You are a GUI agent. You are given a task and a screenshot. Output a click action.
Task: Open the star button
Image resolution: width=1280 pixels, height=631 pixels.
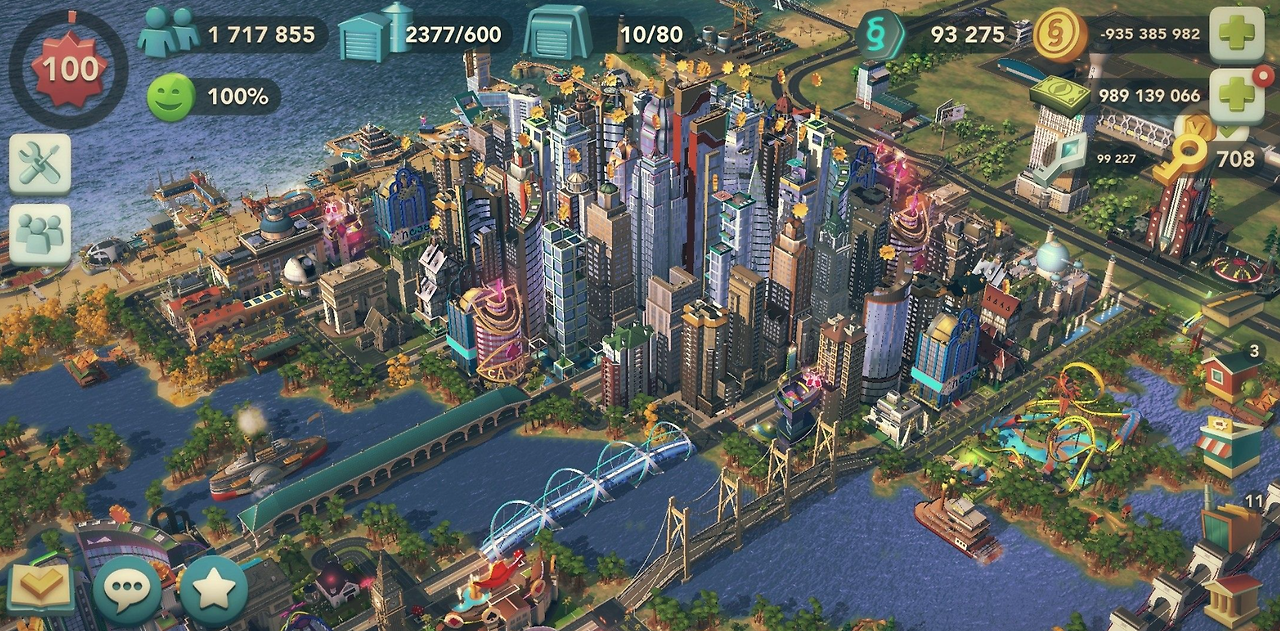coord(213,590)
